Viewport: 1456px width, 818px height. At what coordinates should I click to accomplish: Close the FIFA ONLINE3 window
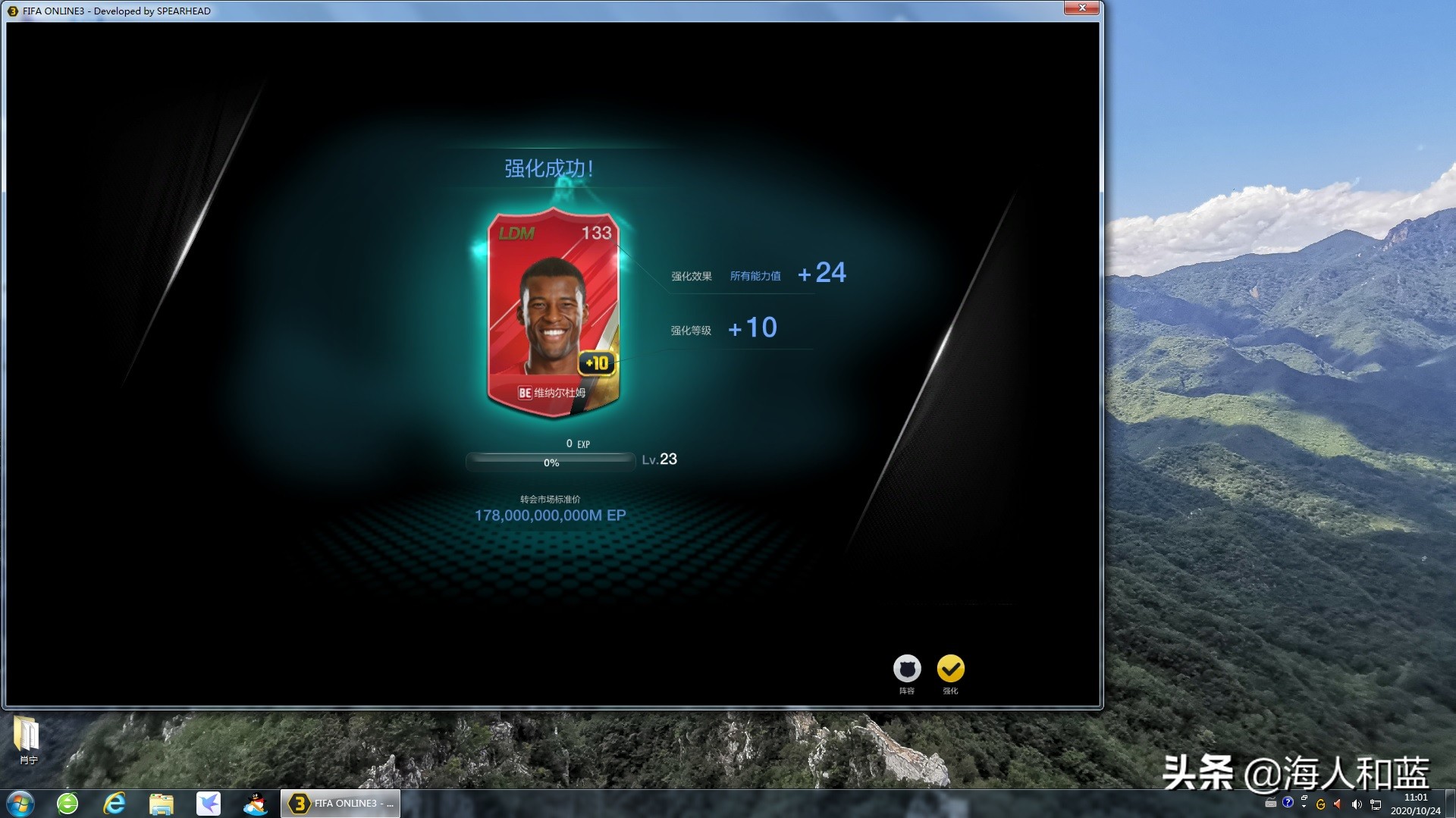point(1083,8)
